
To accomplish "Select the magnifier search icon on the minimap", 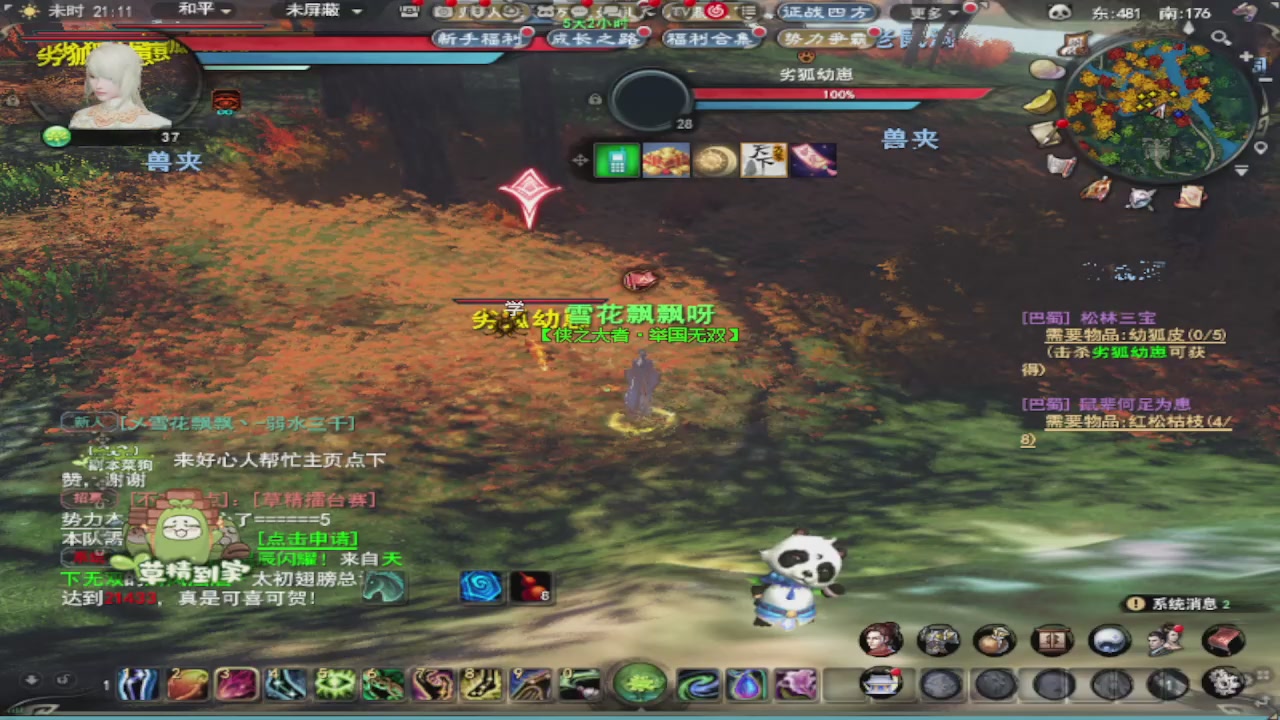I will tap(1221, 37).
